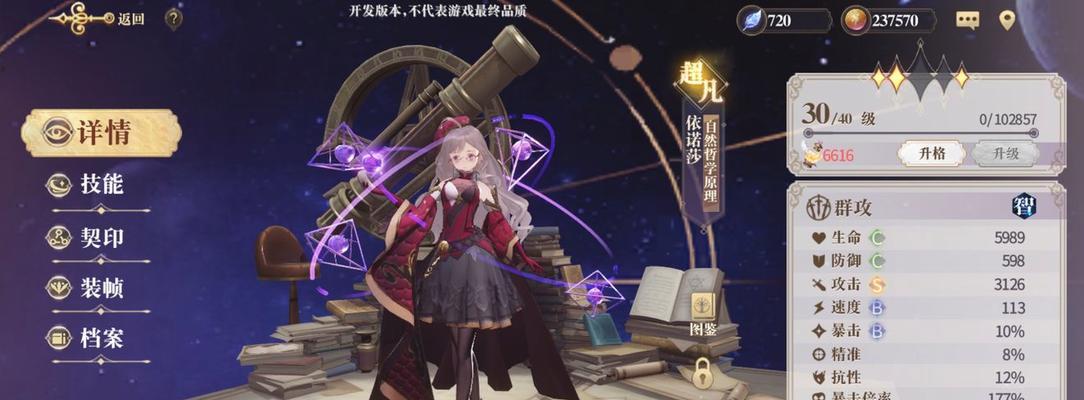Toggle the padlock lock icon
Image resolution: width=1084 pixels, height=400 pixels.
[703, 373]
